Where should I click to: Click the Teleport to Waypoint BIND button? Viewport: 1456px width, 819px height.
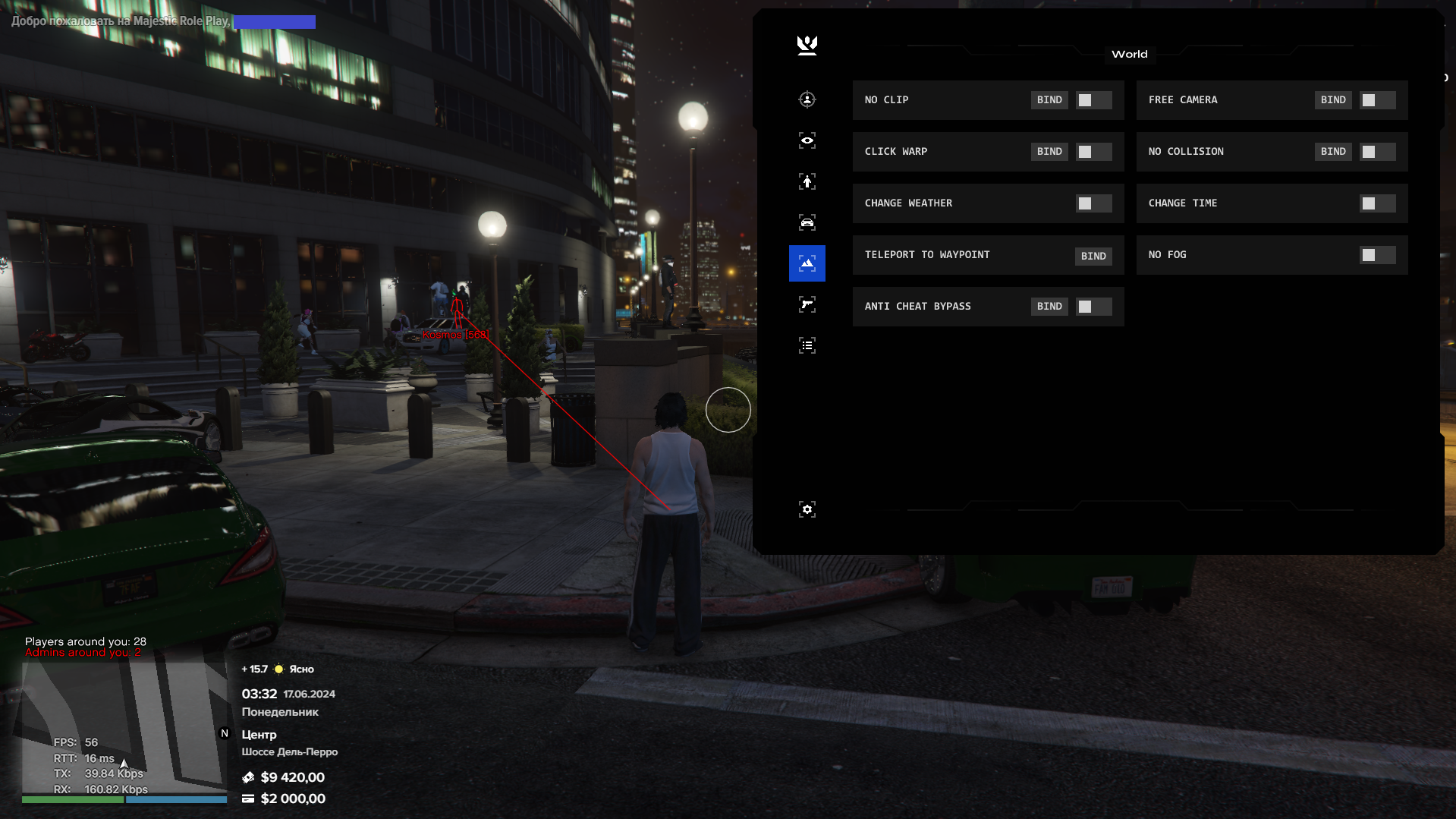(x=1093, y=257)
